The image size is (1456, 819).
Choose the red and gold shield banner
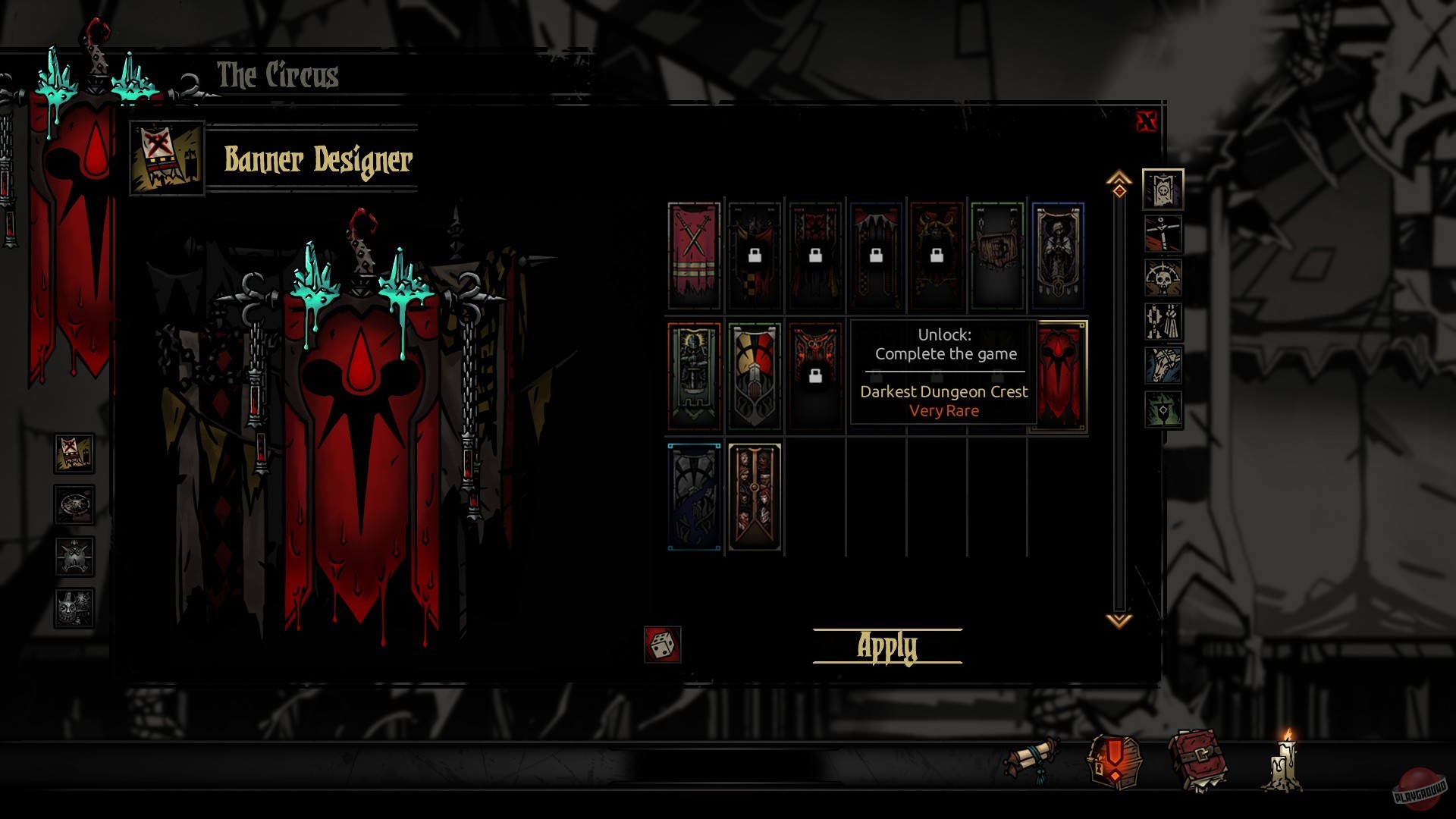[755, 377]
